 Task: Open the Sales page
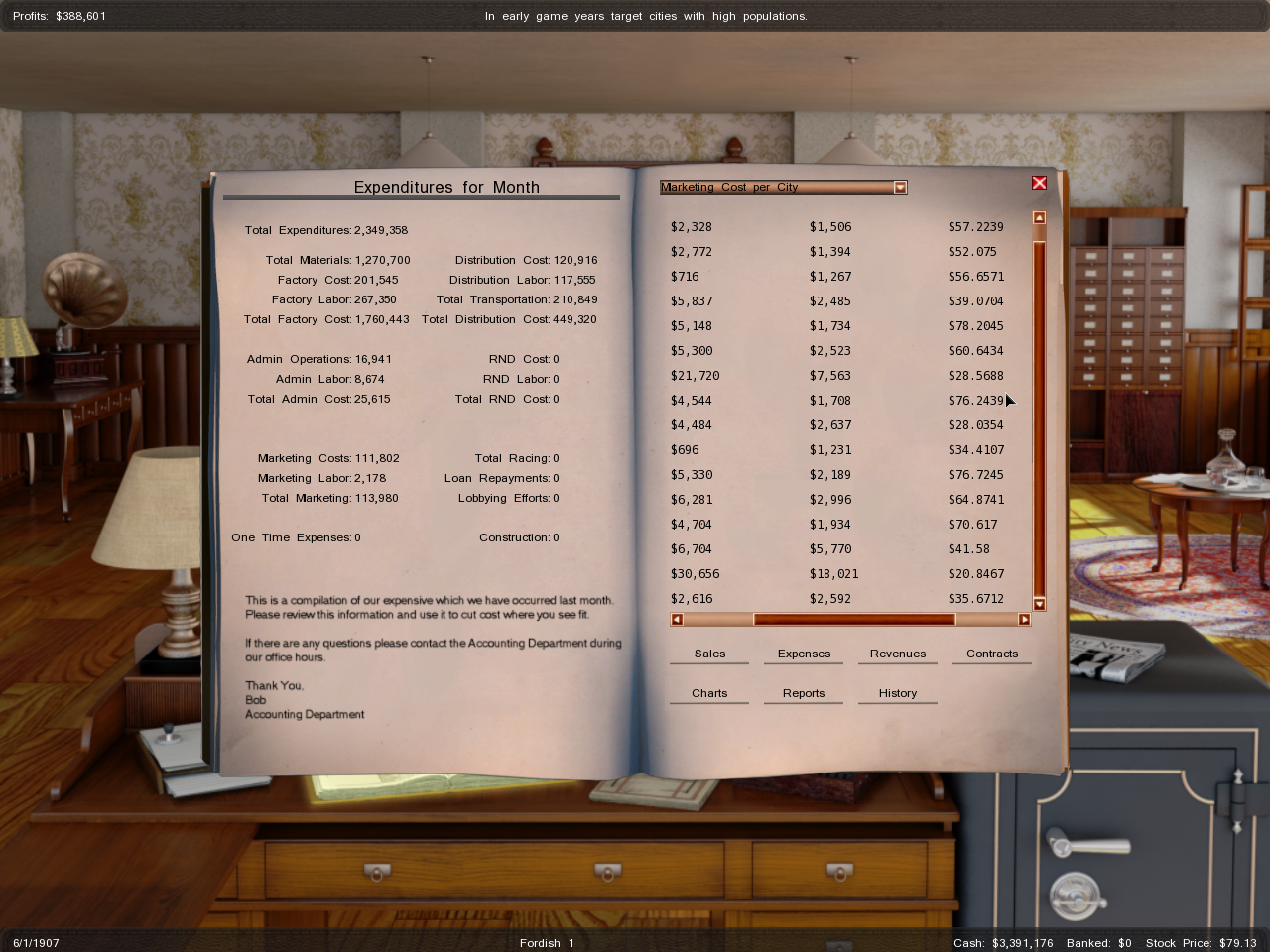709,654
